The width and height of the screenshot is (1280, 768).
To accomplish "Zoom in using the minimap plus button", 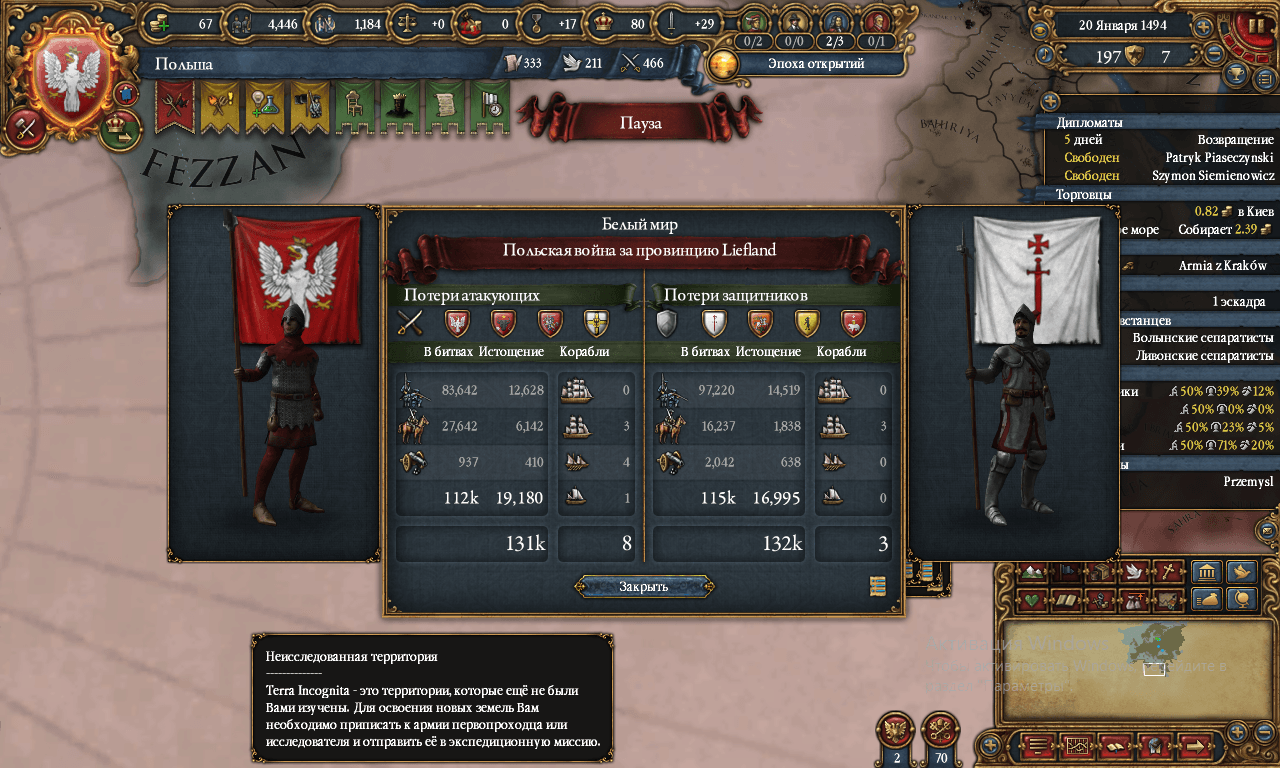I will coord(1237,731).
